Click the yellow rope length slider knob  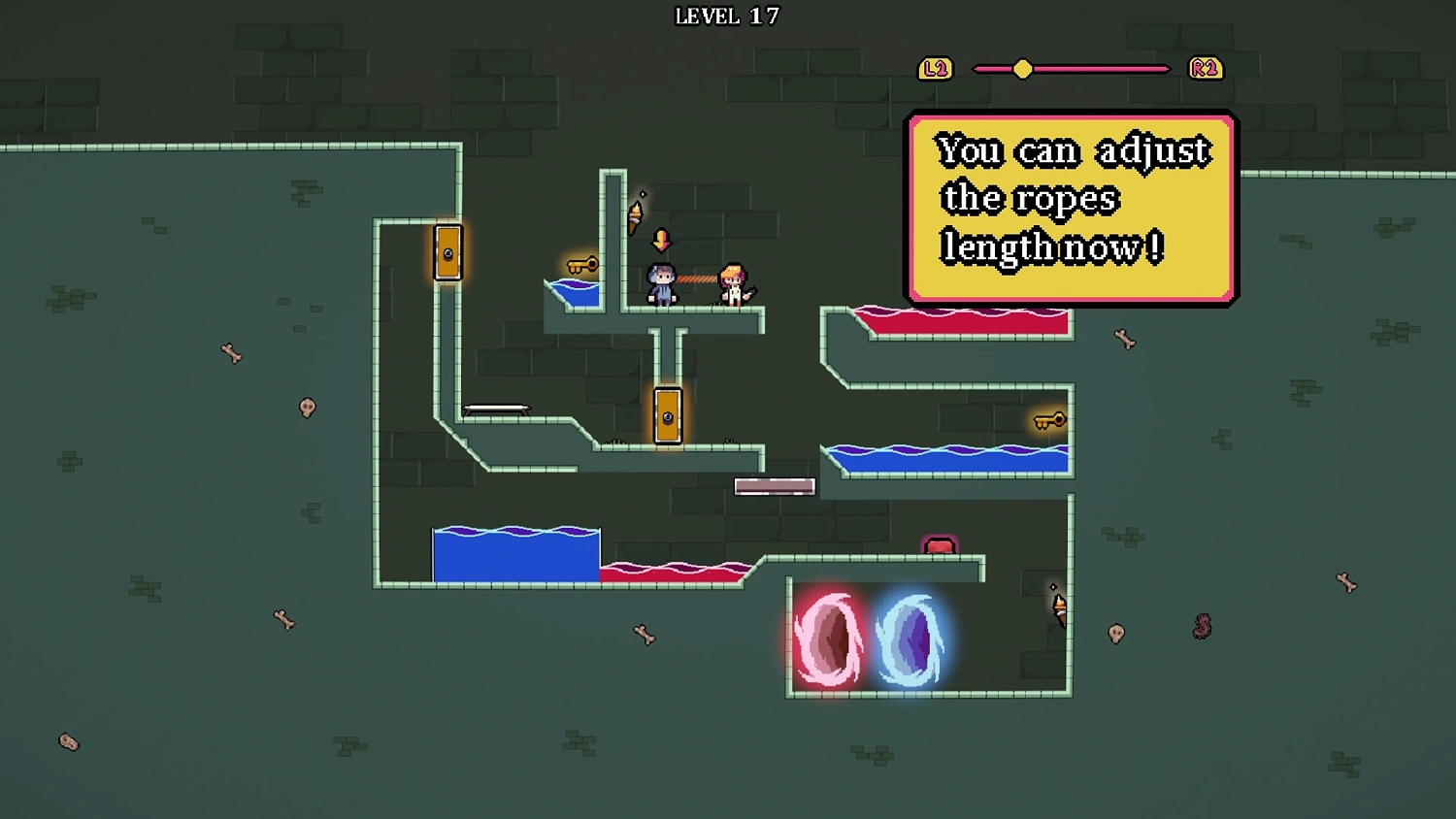1022,69
